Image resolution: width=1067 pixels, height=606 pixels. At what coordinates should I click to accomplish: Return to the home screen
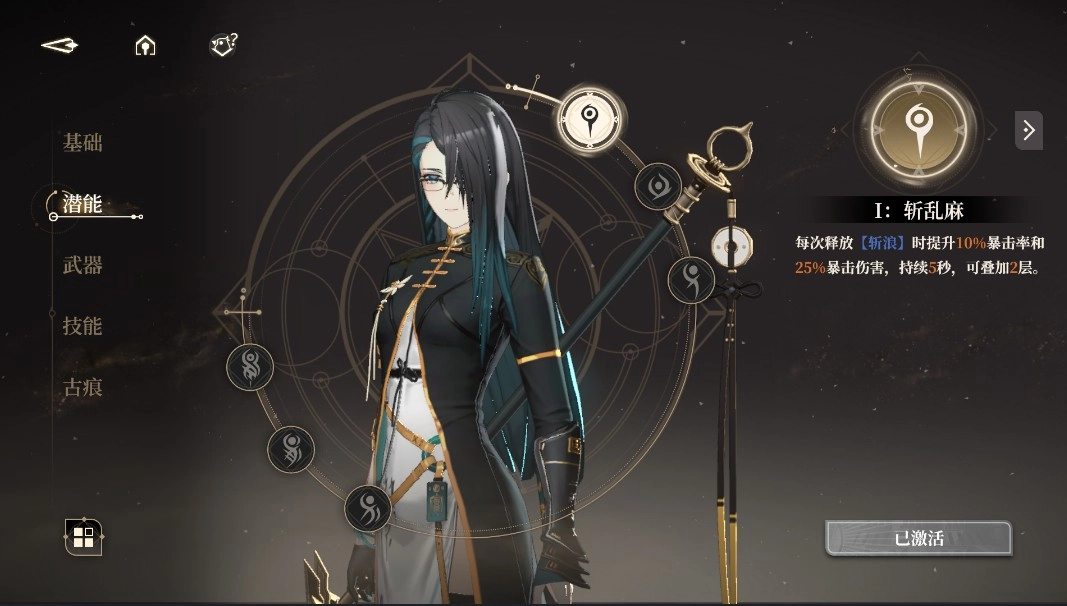146,46
